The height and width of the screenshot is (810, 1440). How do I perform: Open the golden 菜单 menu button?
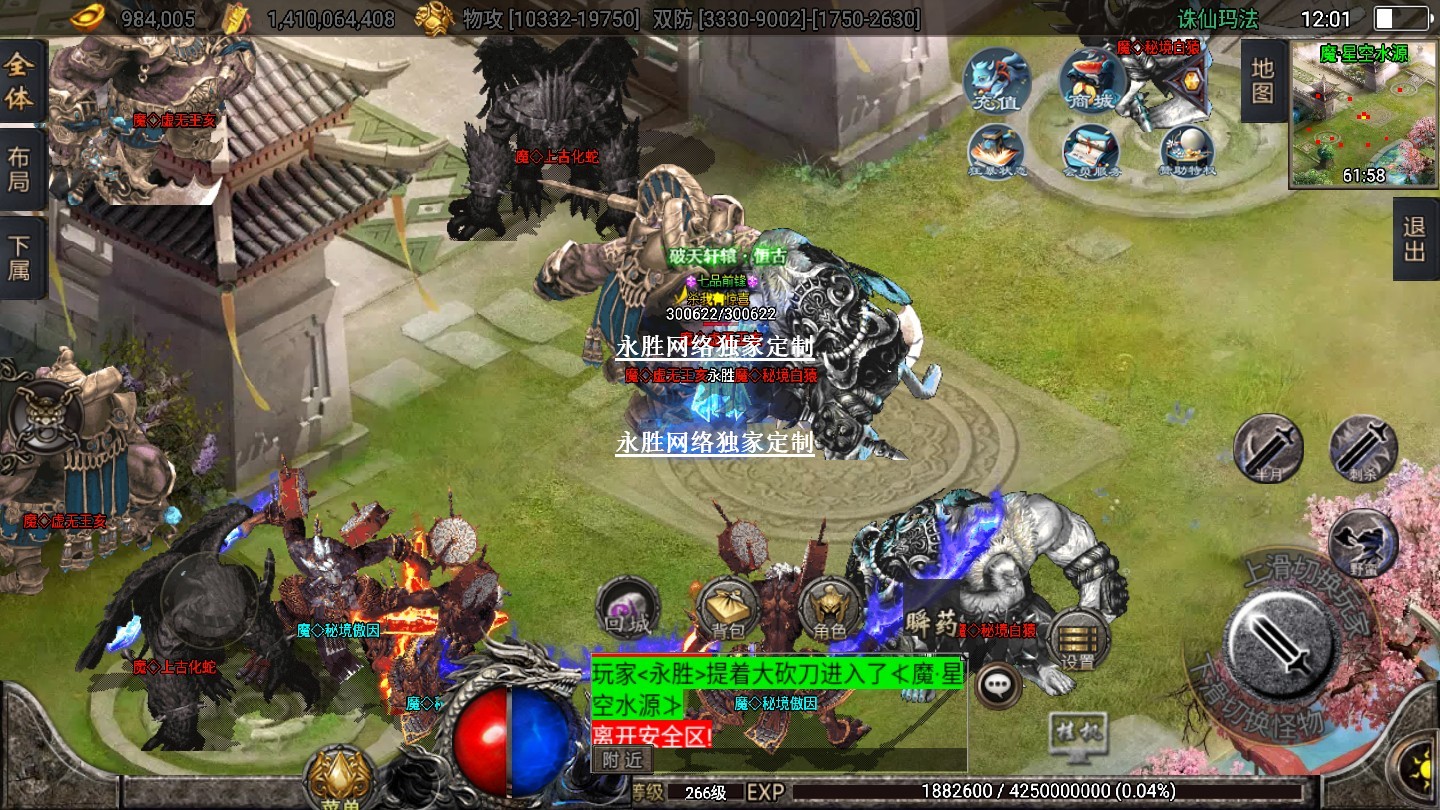click(x=340, y=777)
